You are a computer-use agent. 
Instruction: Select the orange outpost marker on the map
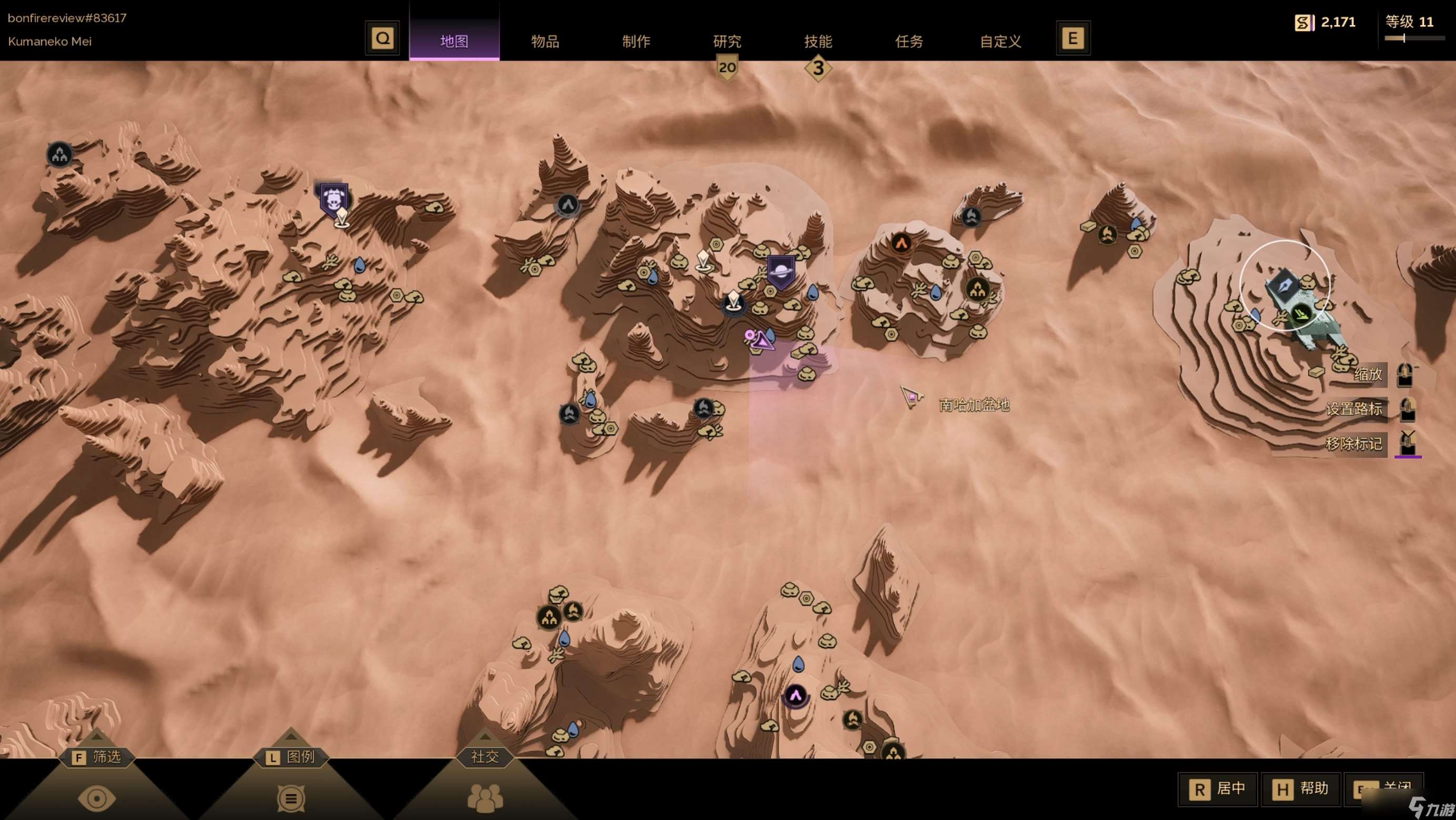click(x=902, y=243)
